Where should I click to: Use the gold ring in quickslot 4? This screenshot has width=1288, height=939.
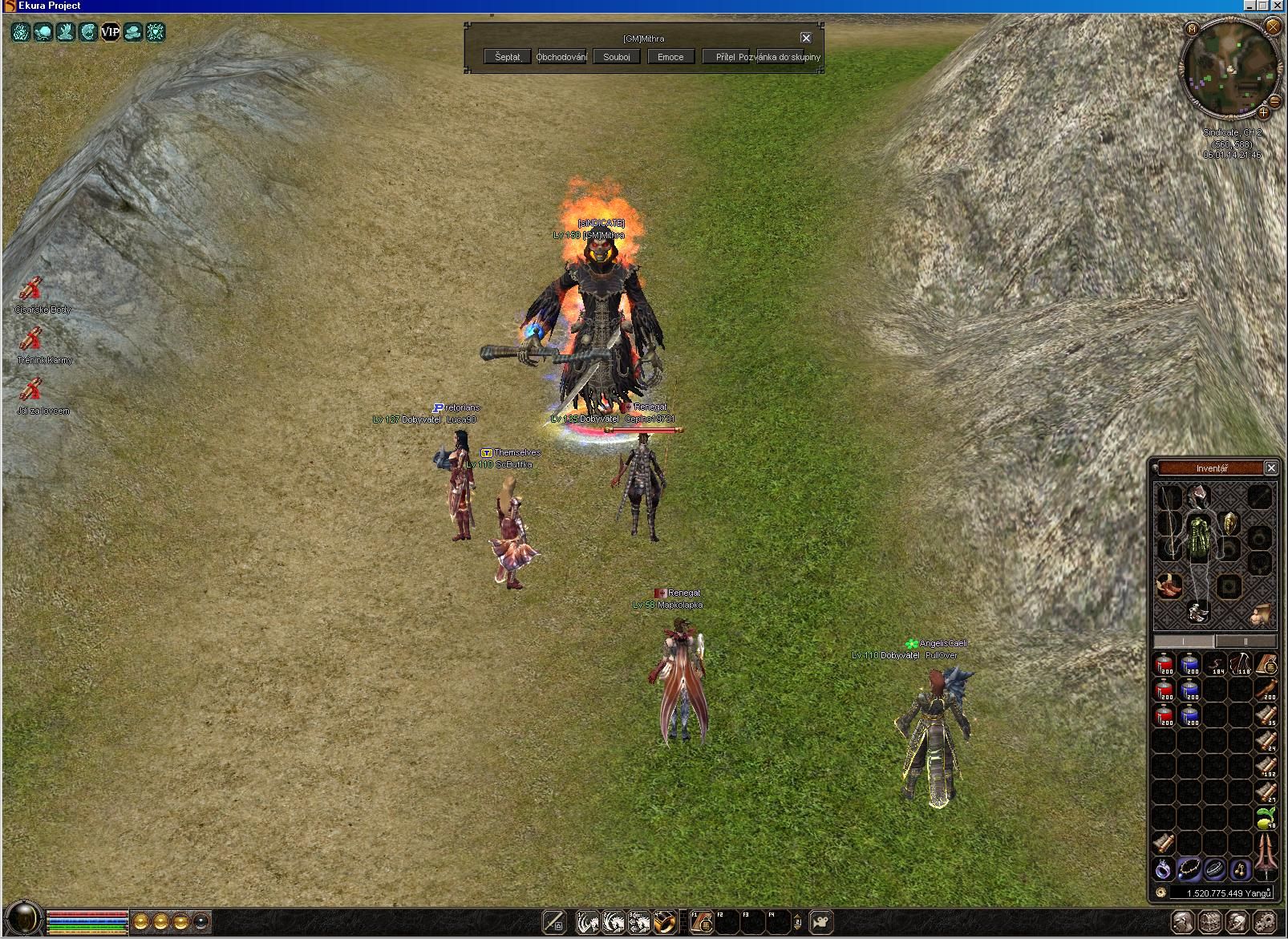[x=663, y=922]
